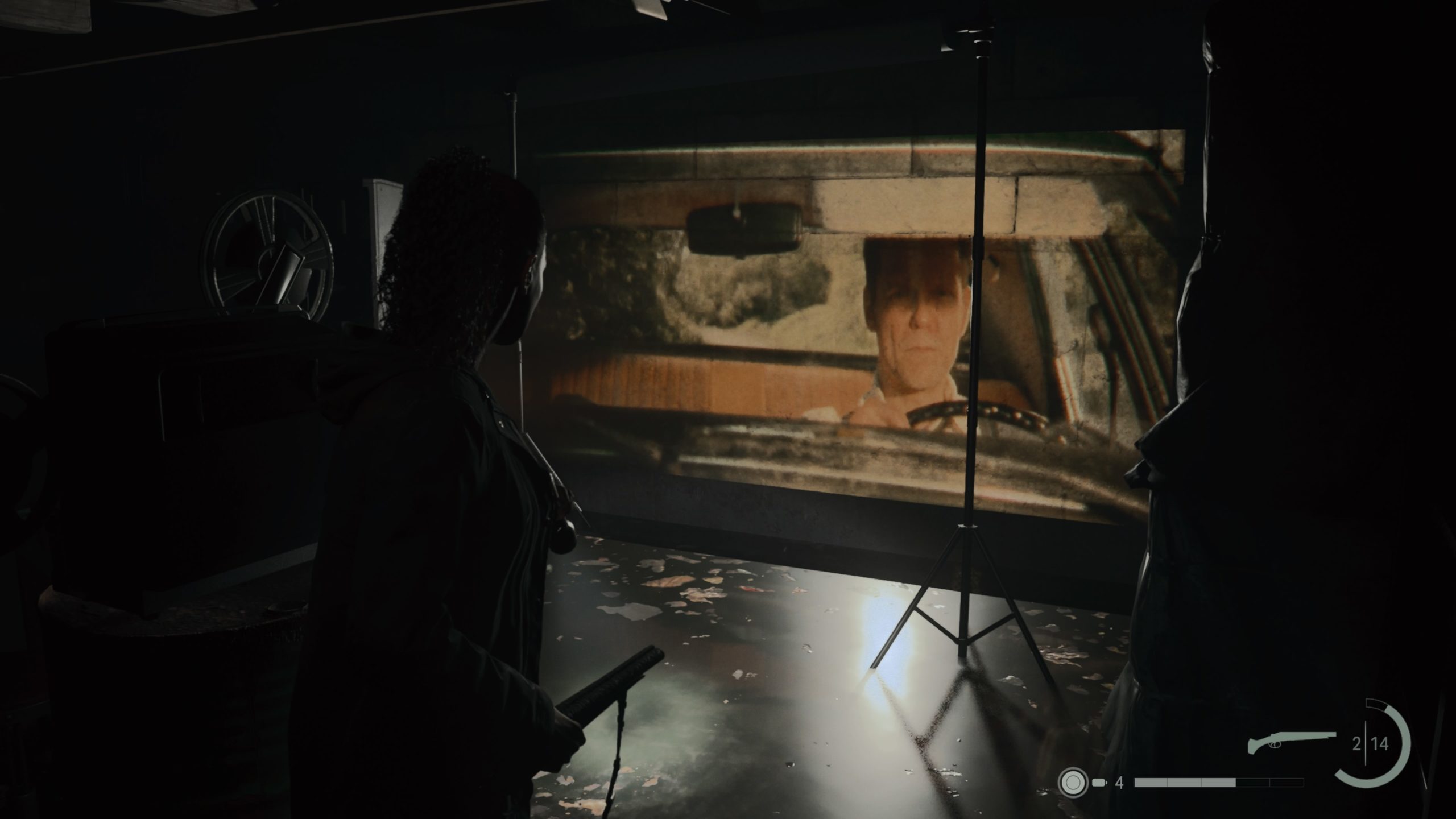Select the sawed-off shotgun weapon icon
Image resolution: width=1456 pixels, height=819 pixels.
click(x=1290, y=743)
